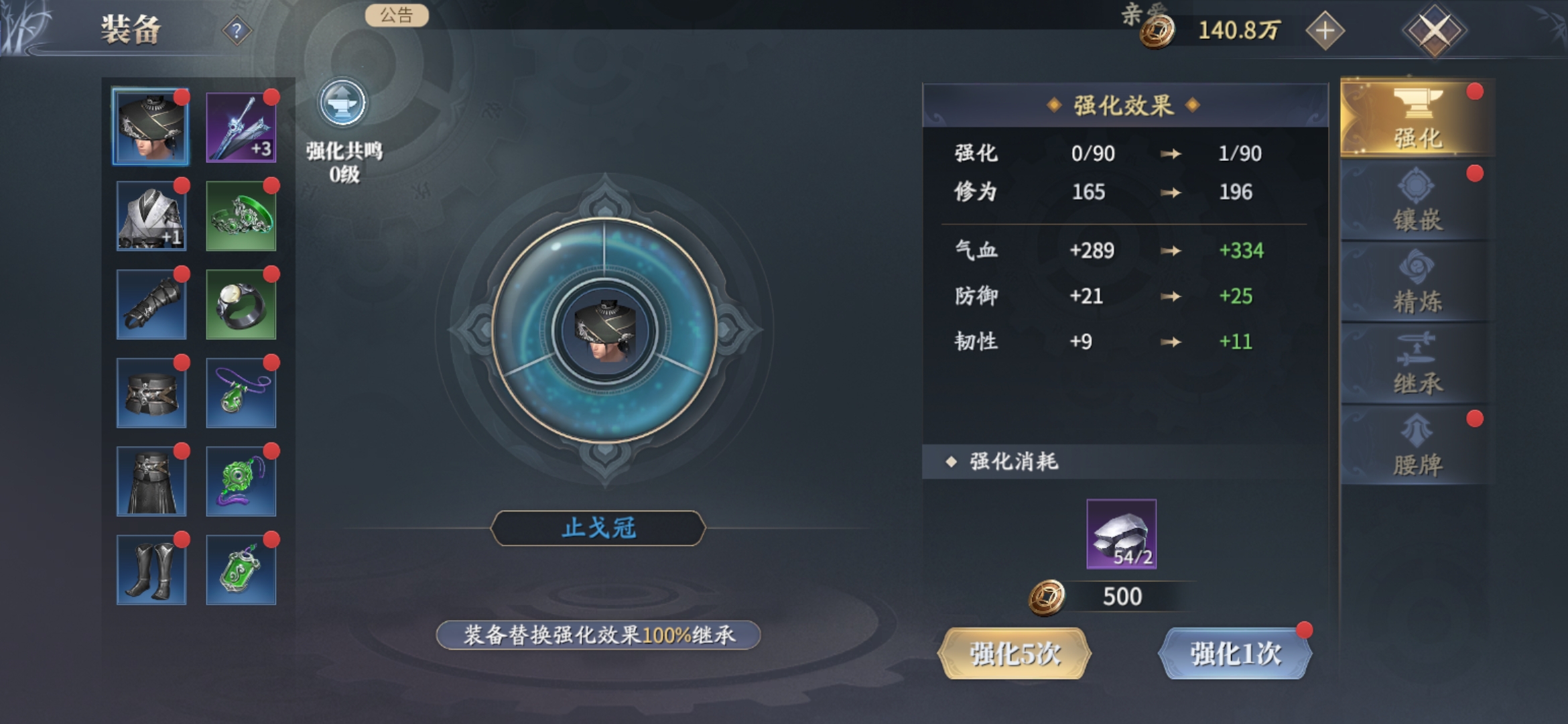
Task: Switch to the 精炼 tab
Action: 1417,284
